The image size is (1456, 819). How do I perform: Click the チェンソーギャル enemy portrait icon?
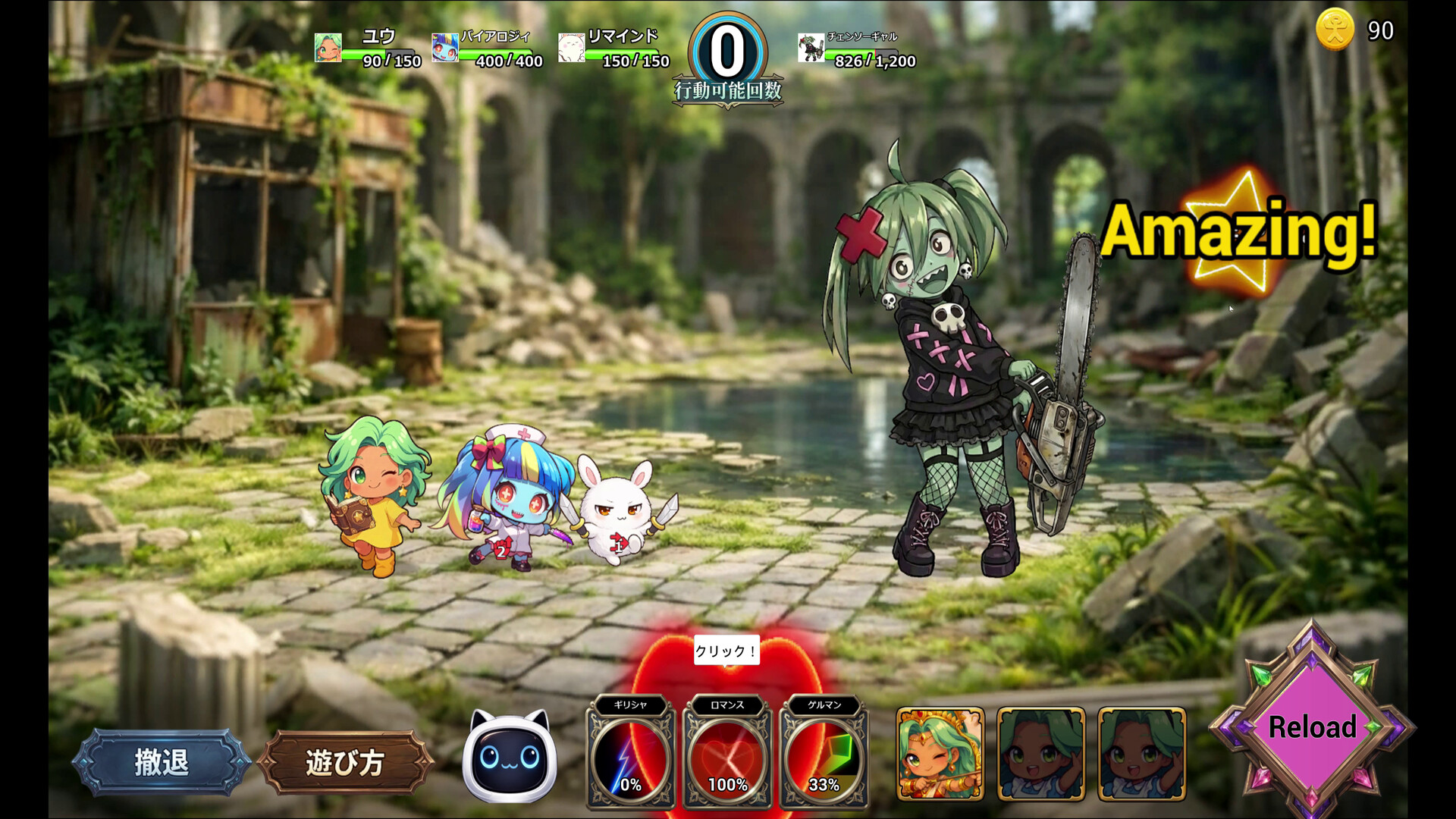click(811, 49)
